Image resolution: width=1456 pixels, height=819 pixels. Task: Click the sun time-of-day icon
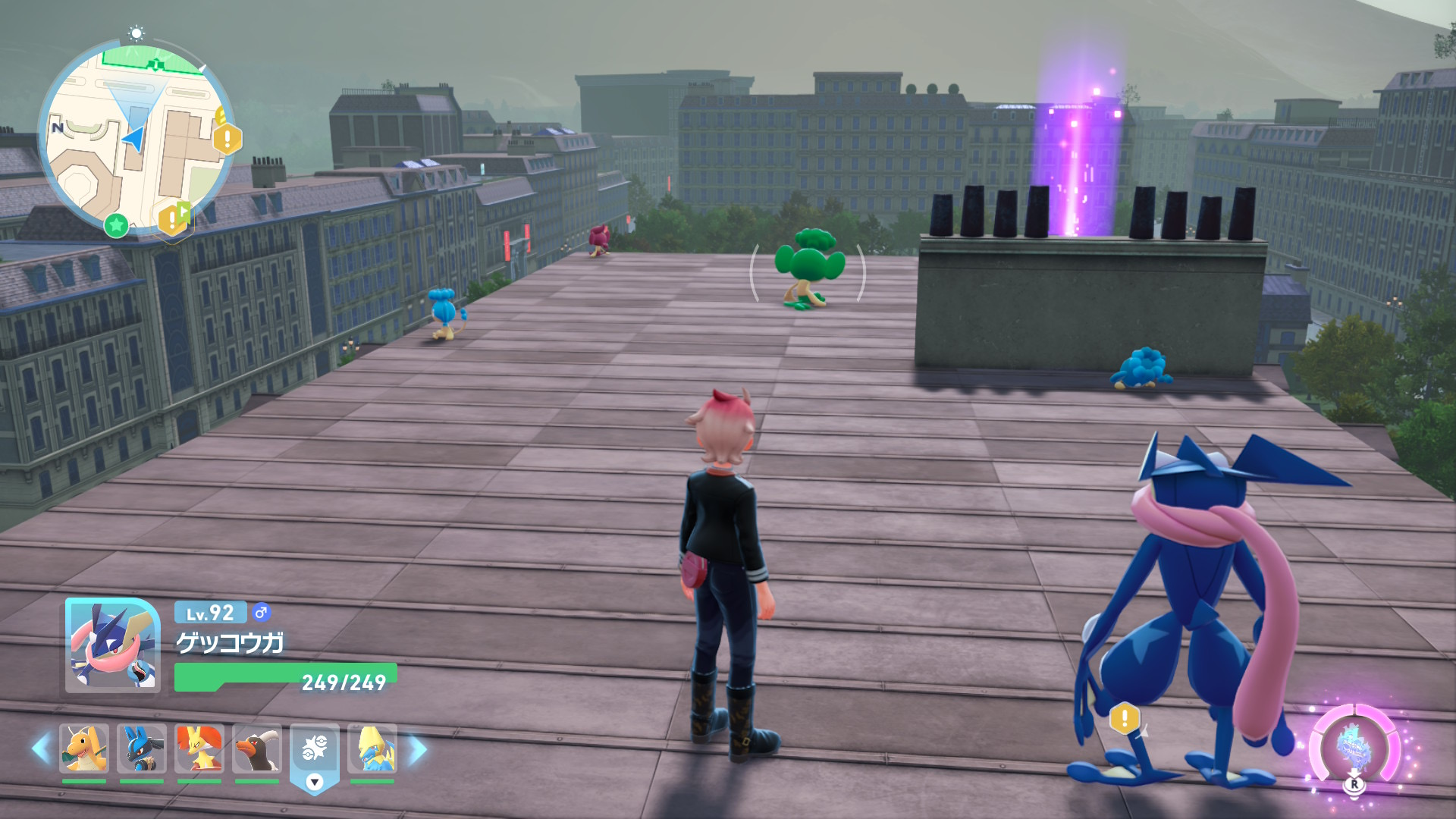[136, 33]
